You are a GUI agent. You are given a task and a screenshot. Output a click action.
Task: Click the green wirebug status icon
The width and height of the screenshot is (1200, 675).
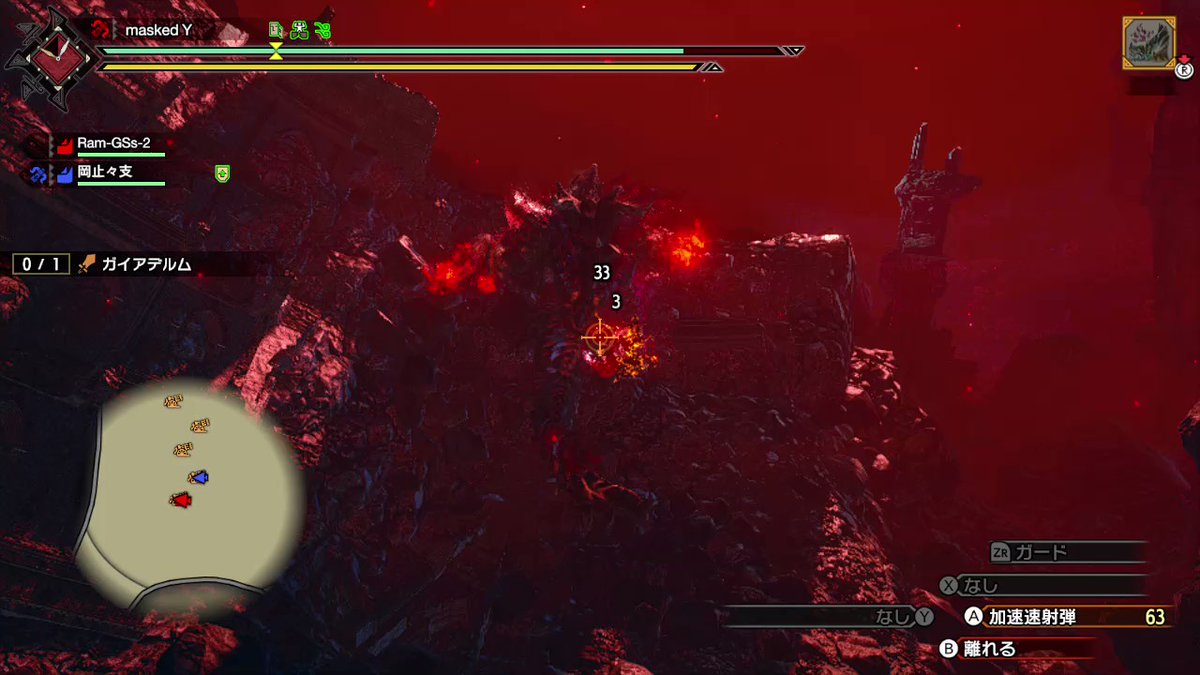(322, 30)
